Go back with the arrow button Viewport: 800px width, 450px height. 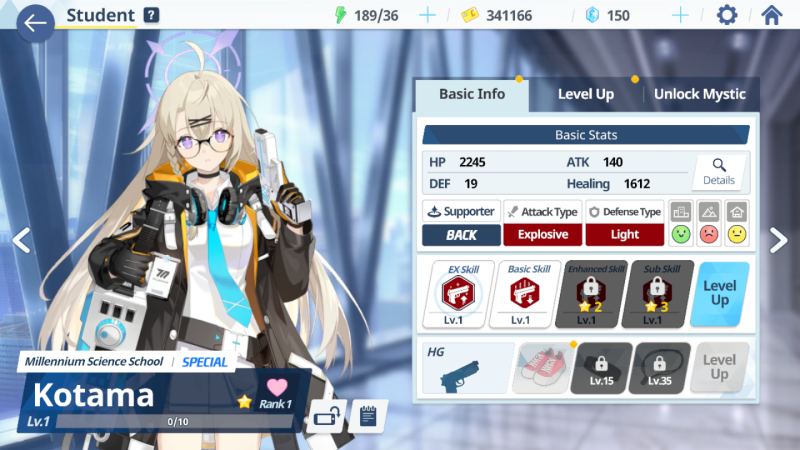click(x=36, y=21)
